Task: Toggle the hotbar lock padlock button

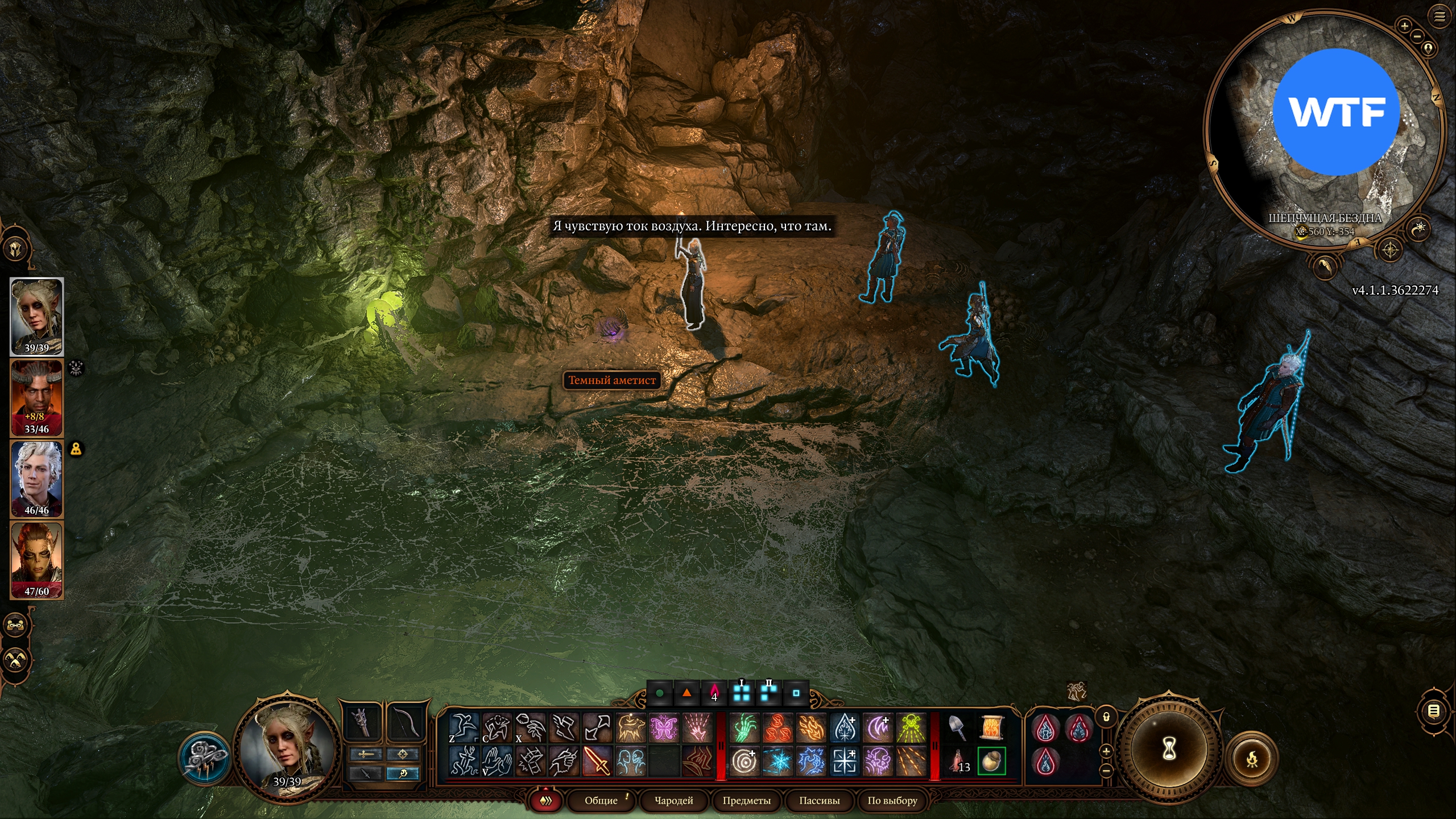Action: tap(1106, 717)
